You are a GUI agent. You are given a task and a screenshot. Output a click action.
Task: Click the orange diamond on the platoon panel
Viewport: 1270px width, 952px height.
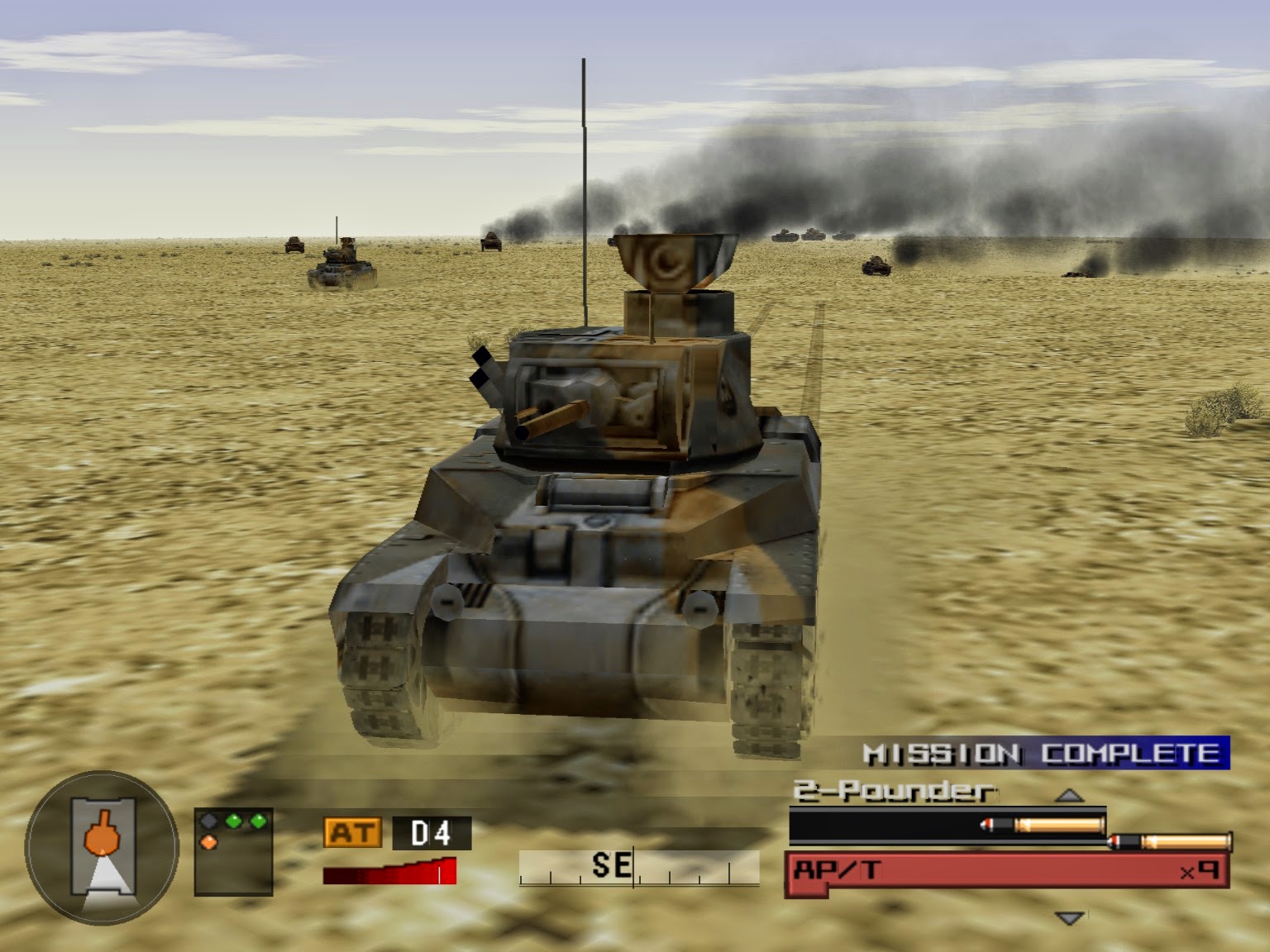point(209,840)
